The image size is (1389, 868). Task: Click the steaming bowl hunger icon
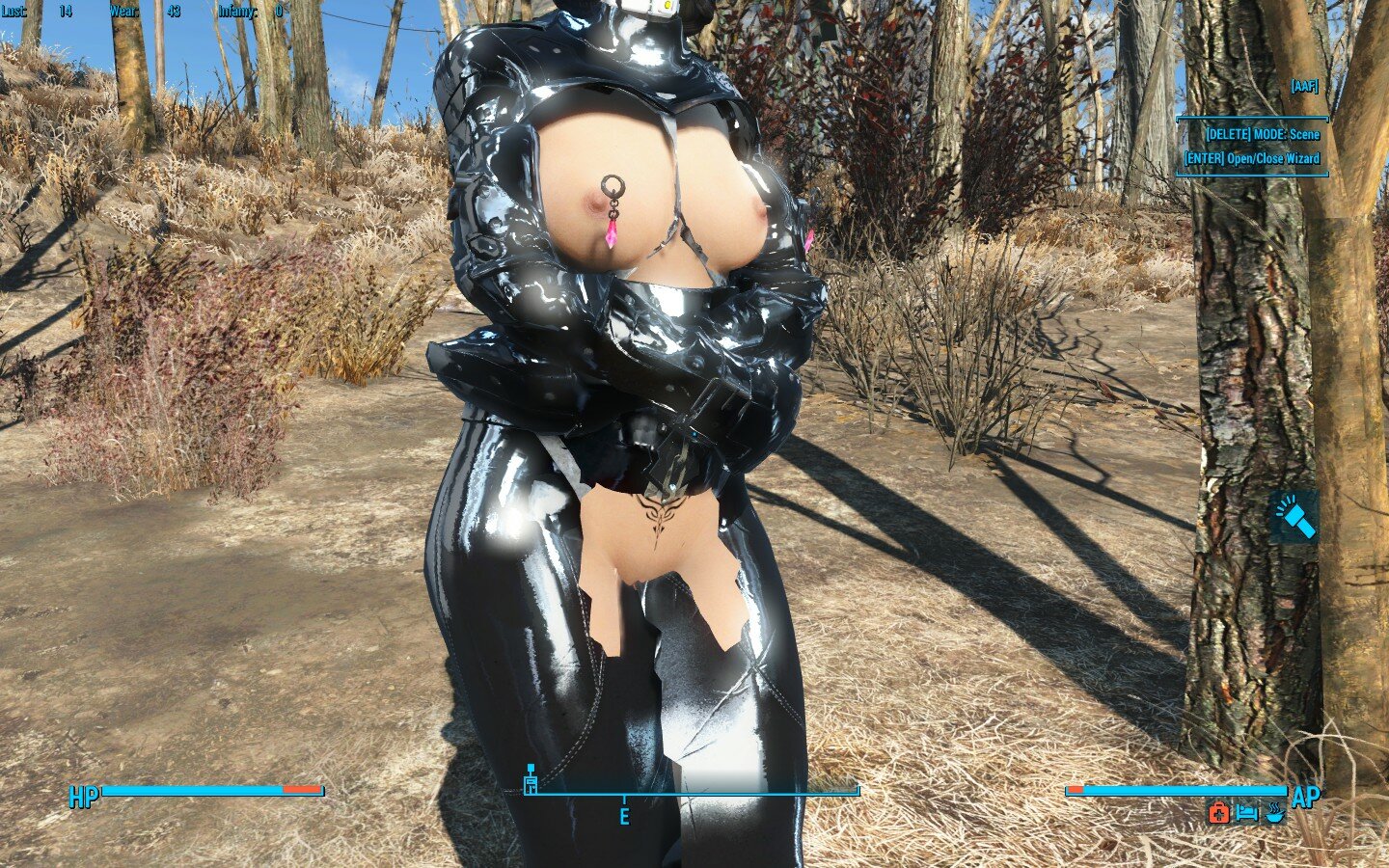pos(1275,813)
